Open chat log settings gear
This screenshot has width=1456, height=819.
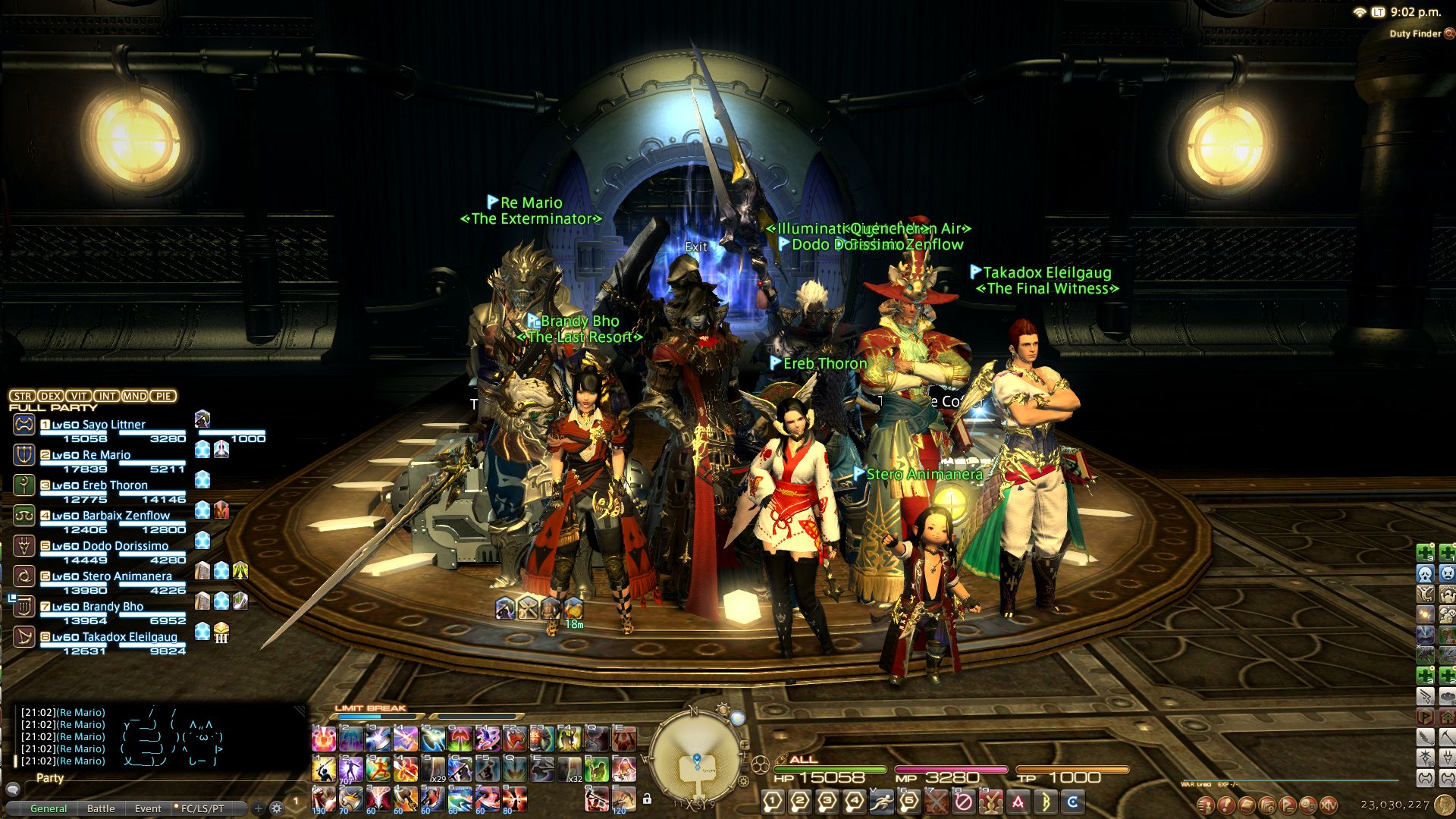[276, 808]
